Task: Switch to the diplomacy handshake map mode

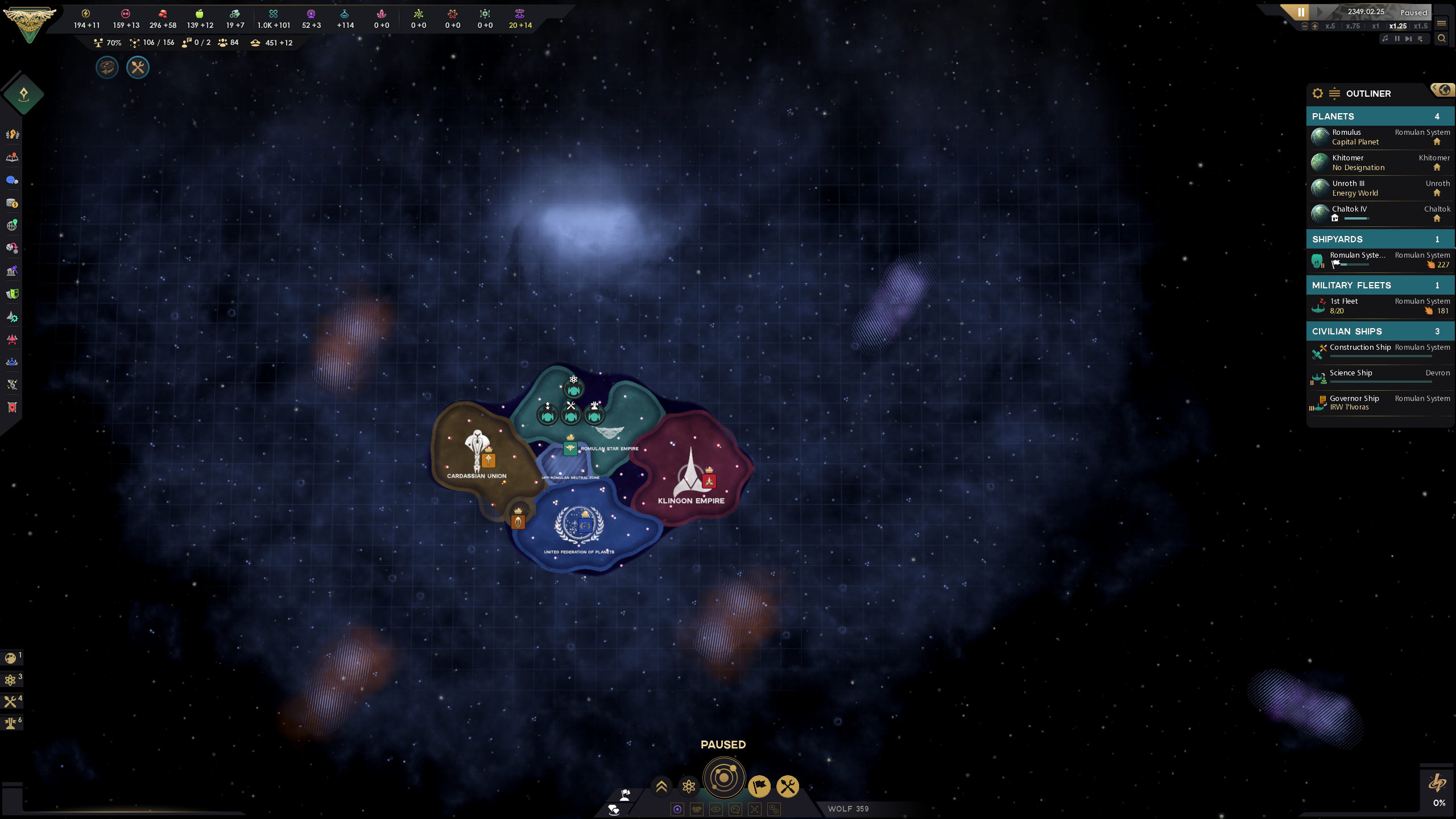Action: pos(697,809)
